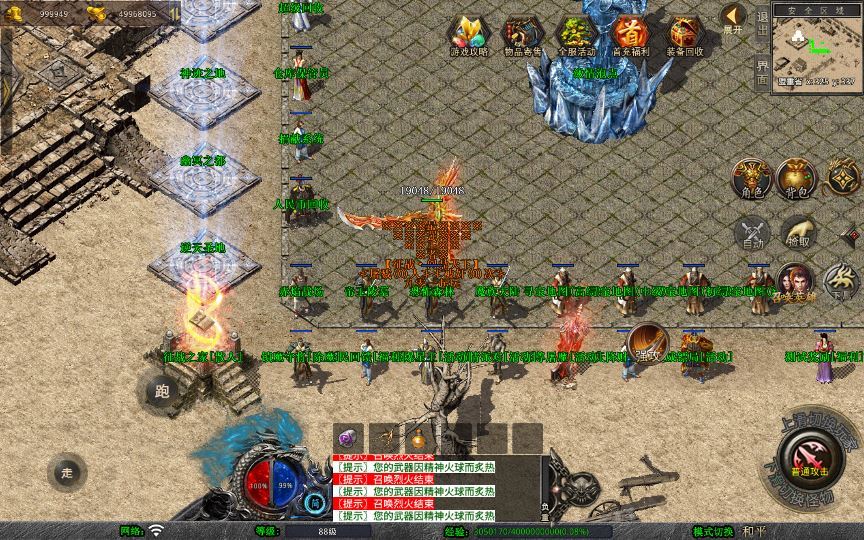The height and width of the screenshot is (540, 864).
Task: Open the 角色 character panel
Action: pyautogui.click(x=750, y=178)
